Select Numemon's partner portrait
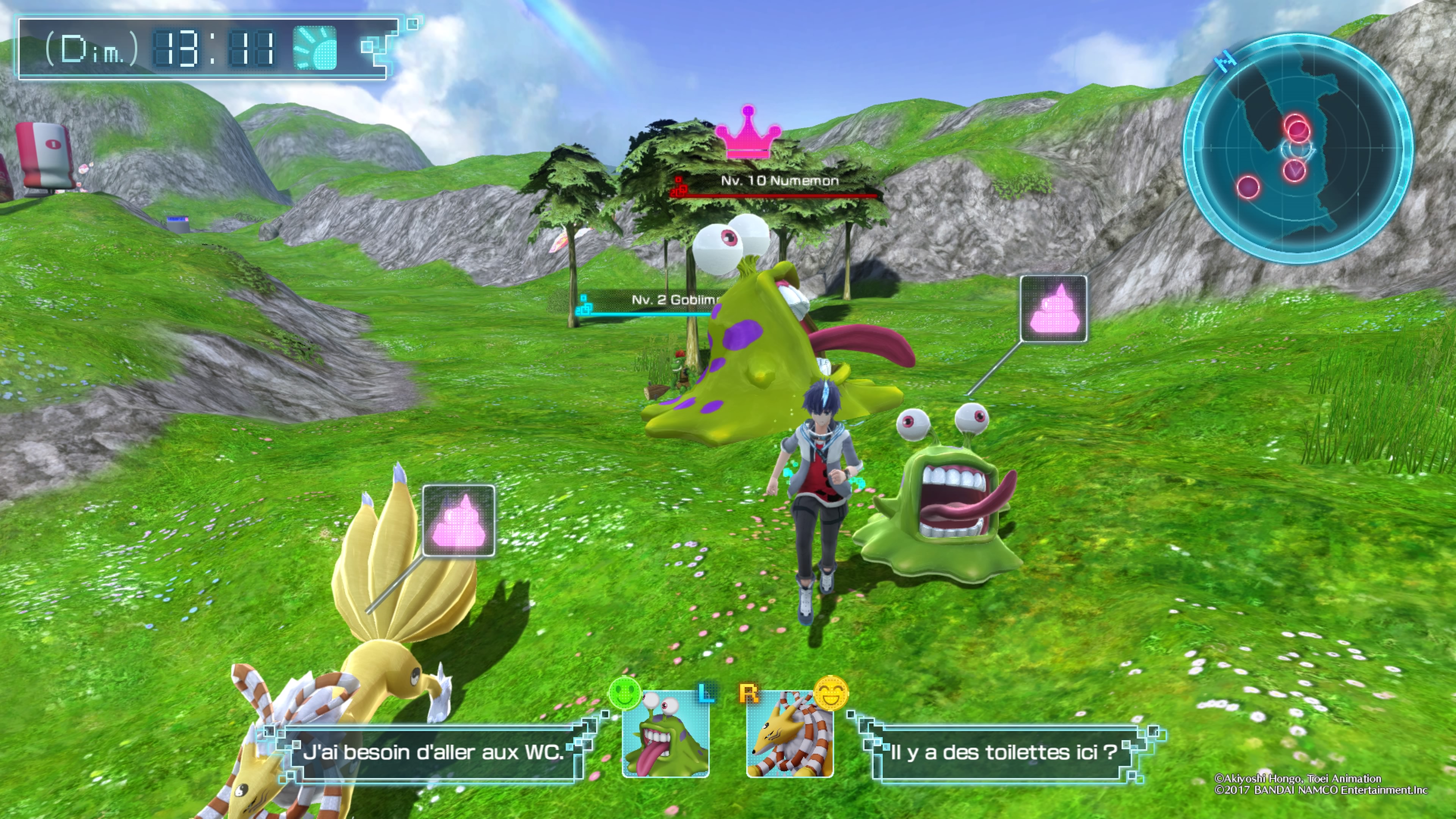 [665, 734]
